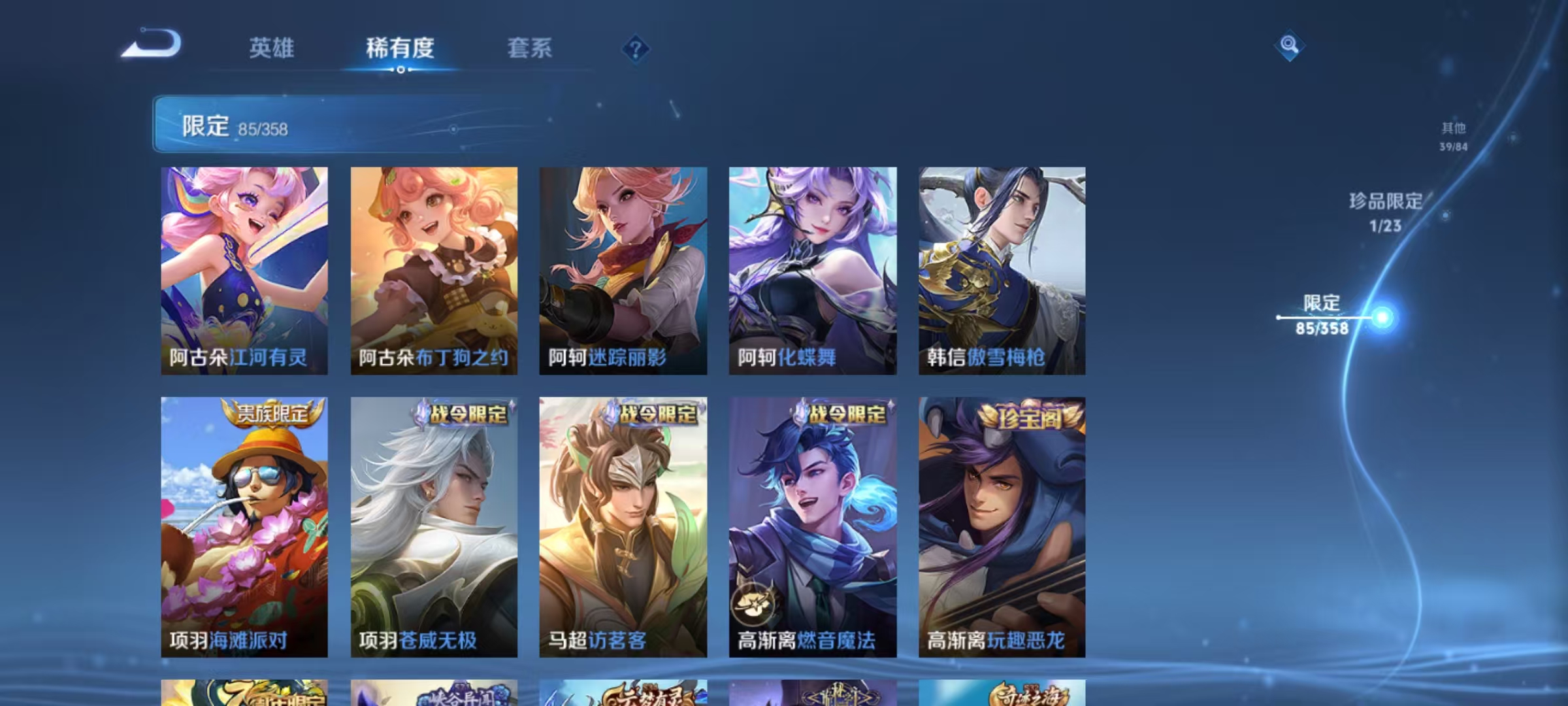This screenshot has width=1568, height=706.
Task: Click the help question mark icon
Action: click(637, 49)
